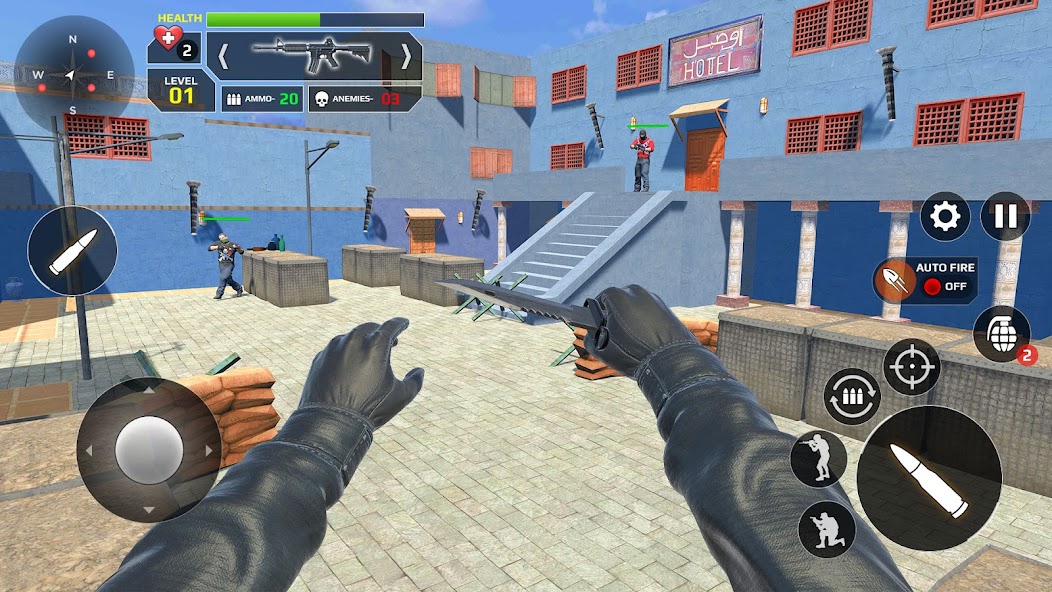
Task: Pause the game
Action: click(x=1005, y=217)
